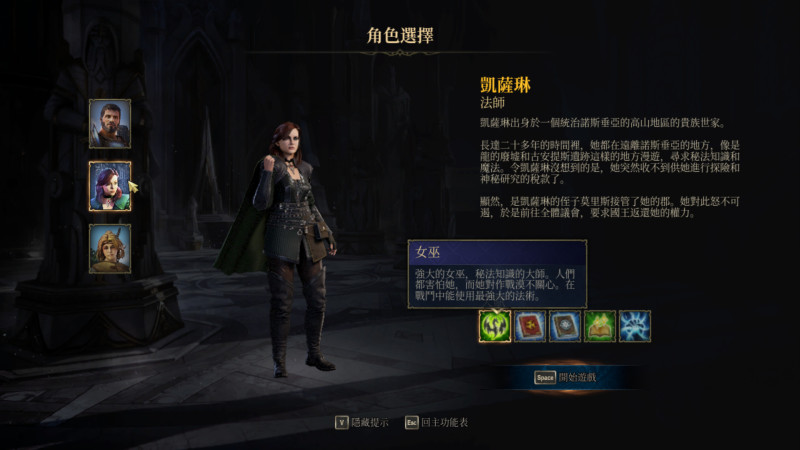This screenshot has width=800, height=450.
Task: Inspect the brown book skill icon
Action: point(564,326)
